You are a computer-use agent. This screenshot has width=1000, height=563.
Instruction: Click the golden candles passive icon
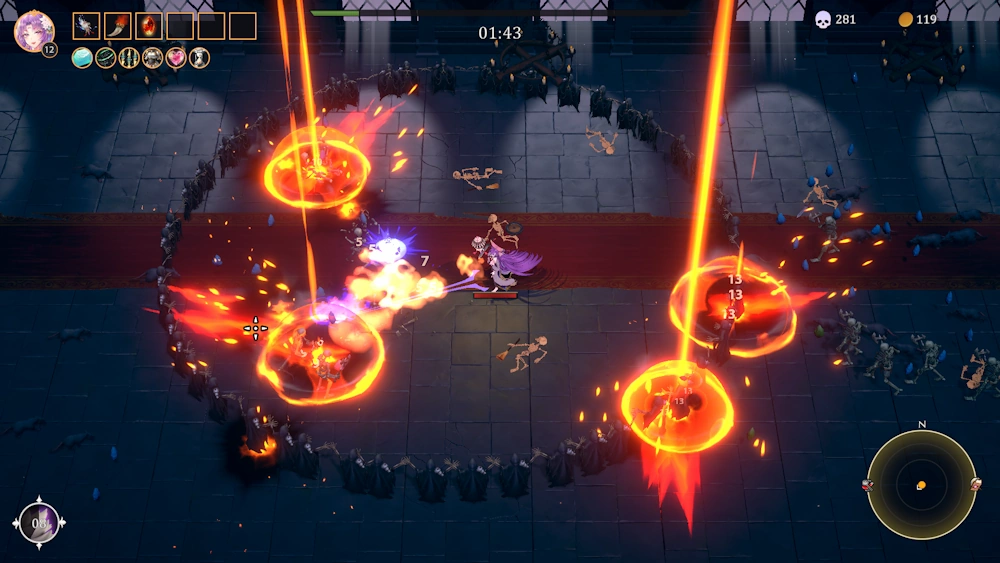click(x=129, y=58)
